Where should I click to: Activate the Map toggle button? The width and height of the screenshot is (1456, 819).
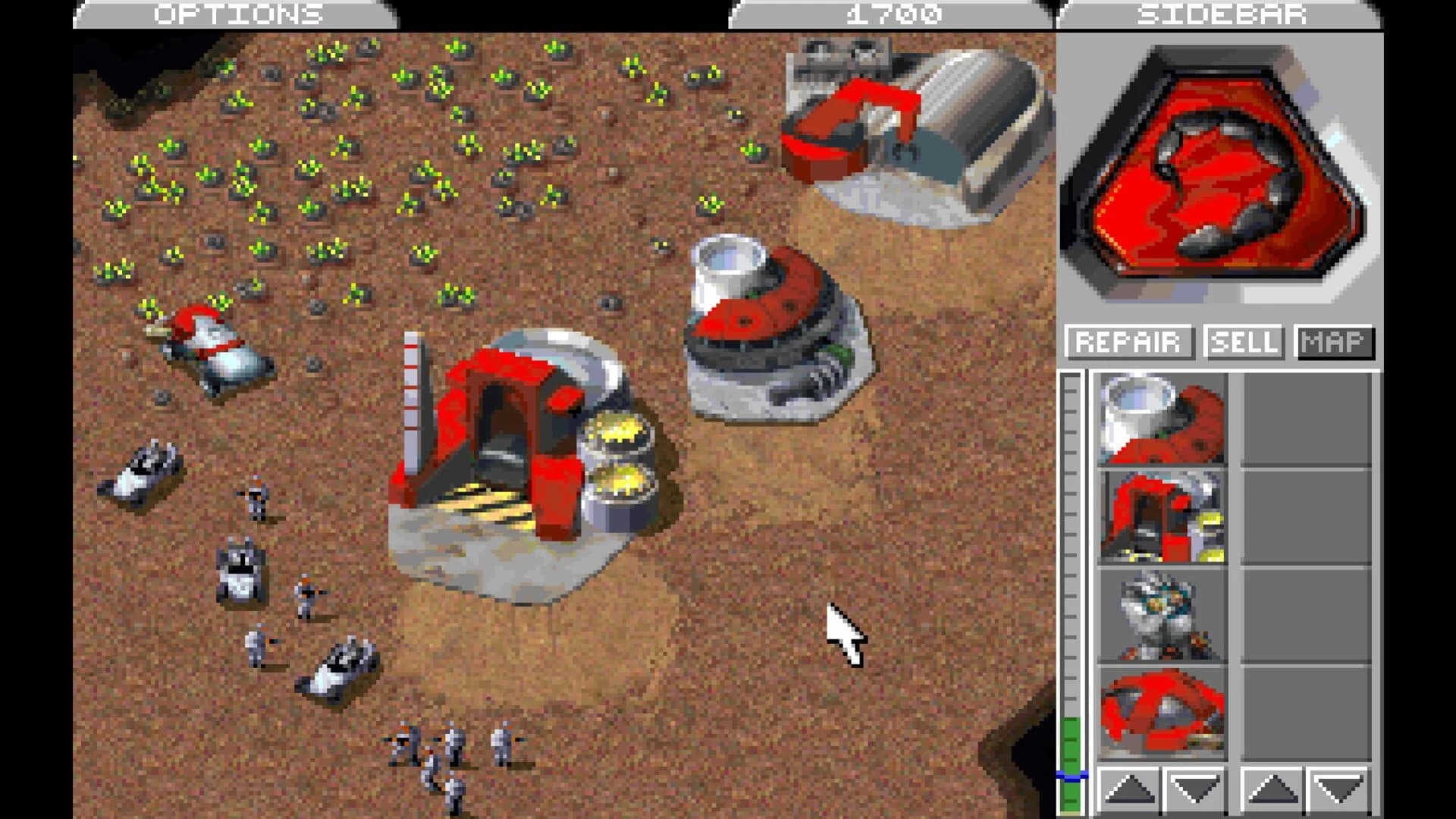click(x=1336, y=342)
